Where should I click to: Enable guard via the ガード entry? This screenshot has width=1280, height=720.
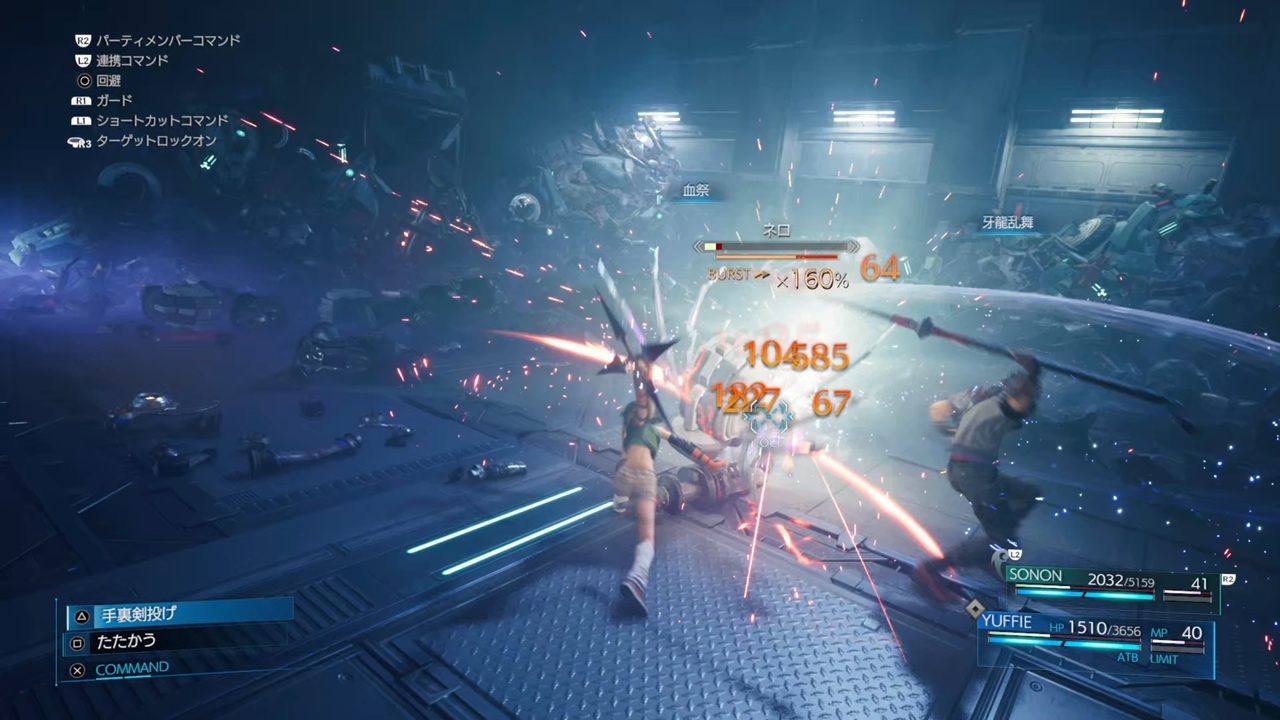click(113, 100)
